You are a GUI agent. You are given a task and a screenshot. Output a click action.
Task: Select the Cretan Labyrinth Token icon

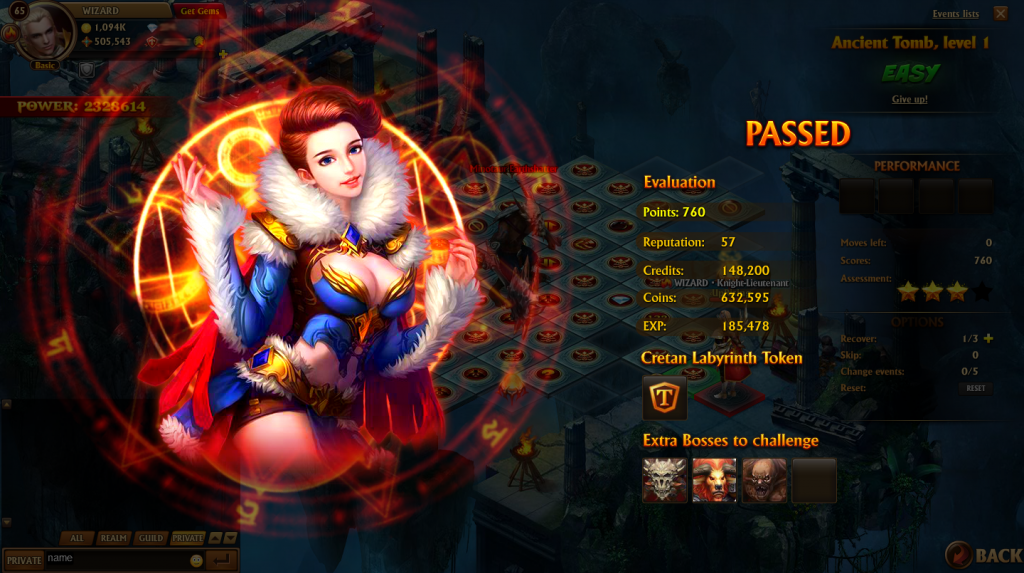664,397
